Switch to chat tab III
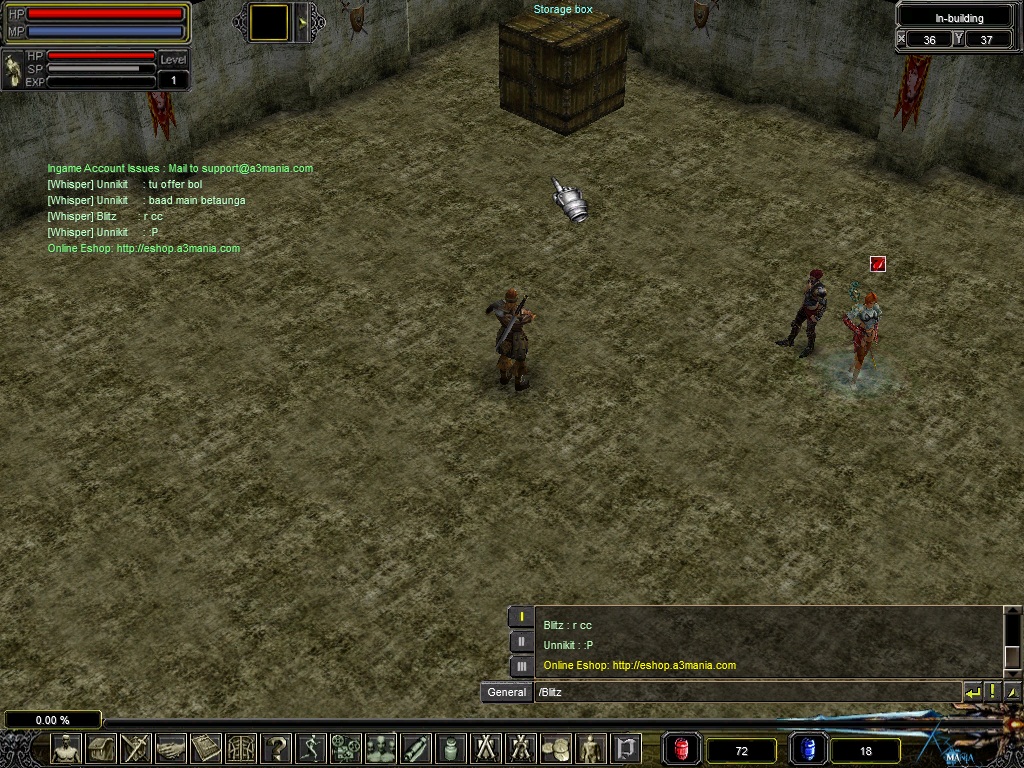Image resolution: width=1024 pixels, height=768 pixels. [521, 665]
